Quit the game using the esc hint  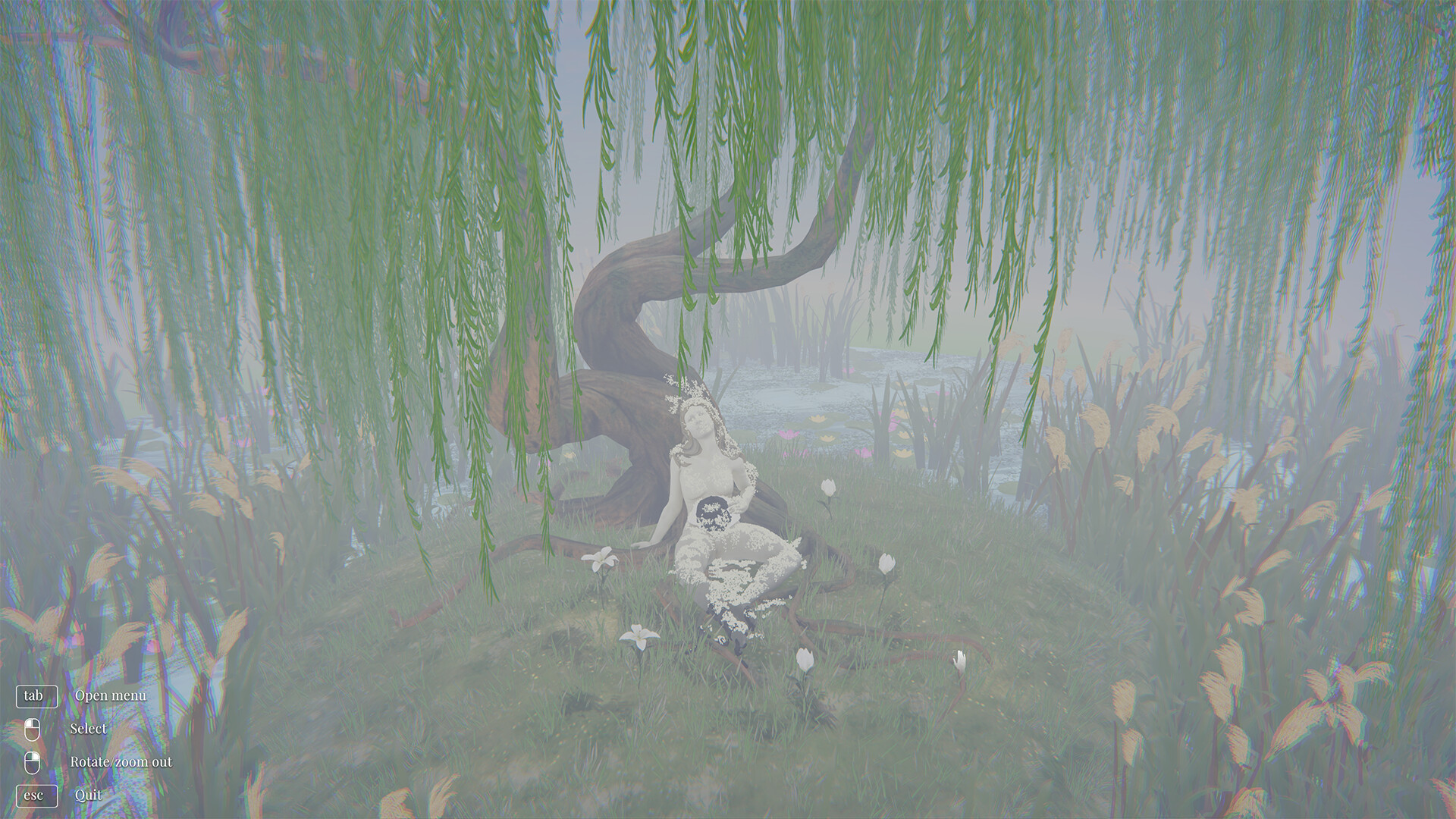[x=37, y=795]
